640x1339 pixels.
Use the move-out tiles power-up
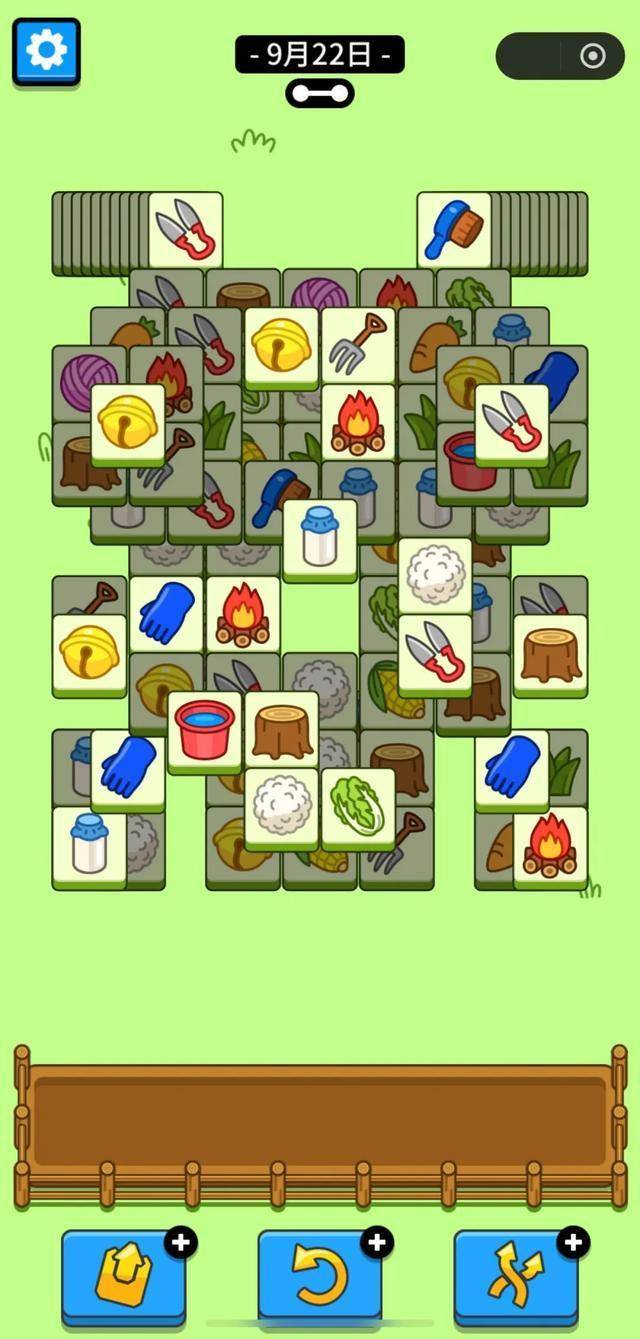pos(123,1277)
